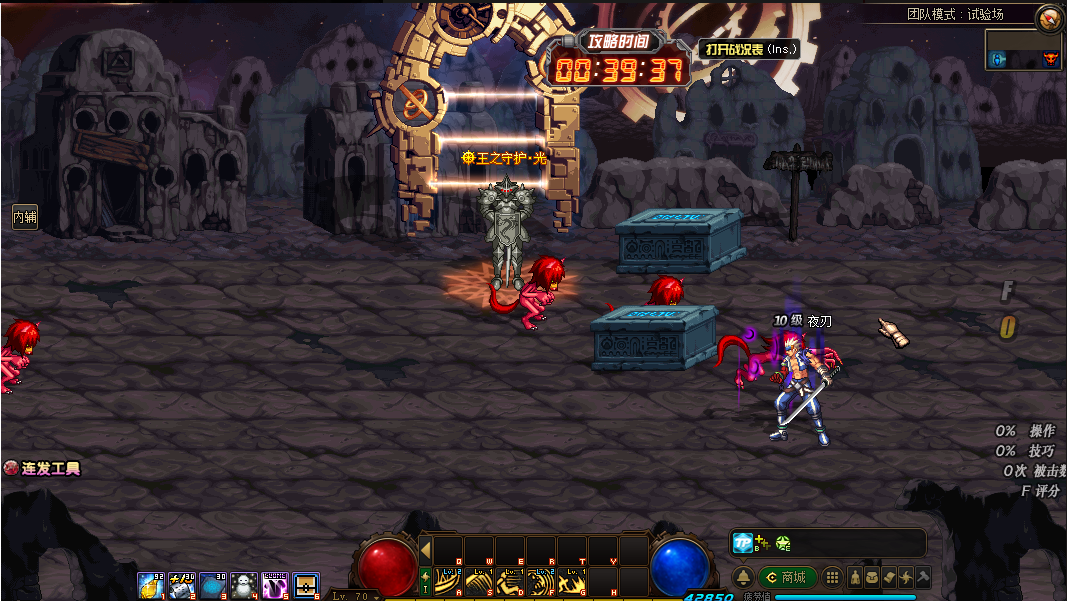Click the hammer icon in the menu bar
The width and height of the screenshot is (1067, 601).
[923, 577]
